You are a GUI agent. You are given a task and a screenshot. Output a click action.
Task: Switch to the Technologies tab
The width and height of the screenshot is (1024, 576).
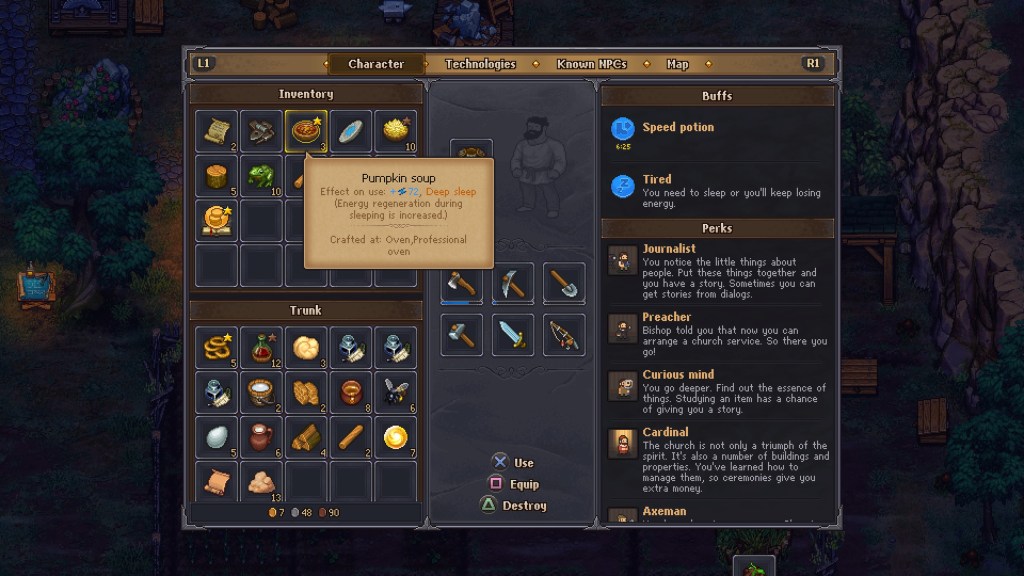pyautogui.click(x=480, y=64)
